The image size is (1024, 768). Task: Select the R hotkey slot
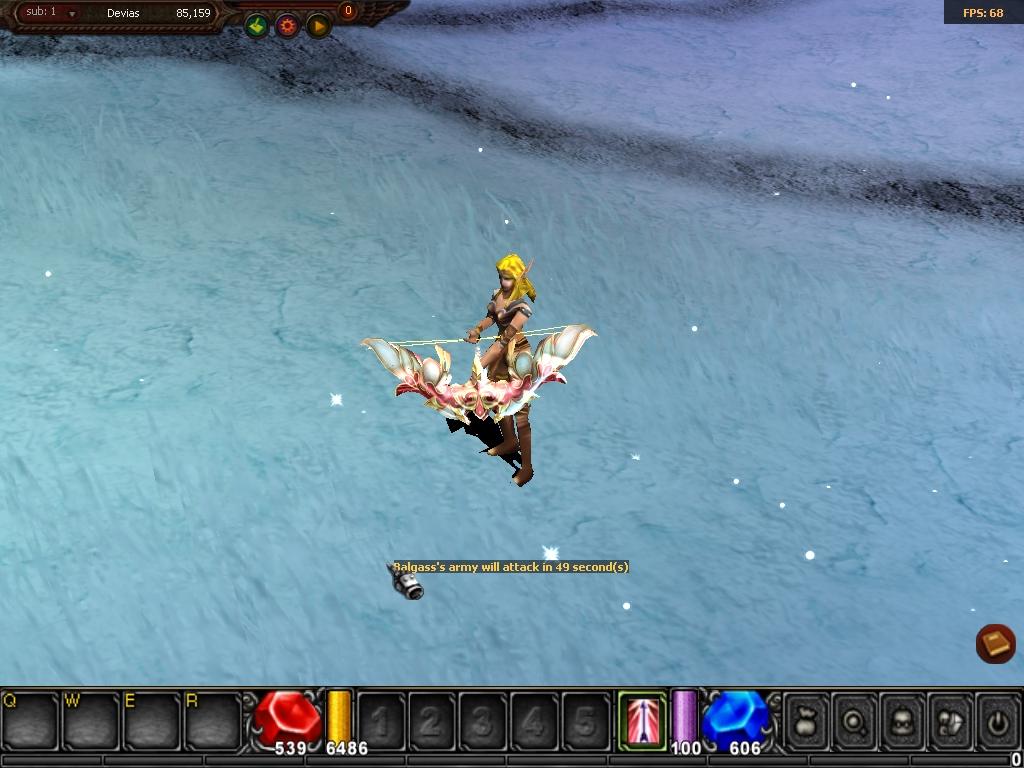click(x=213, y=720)
